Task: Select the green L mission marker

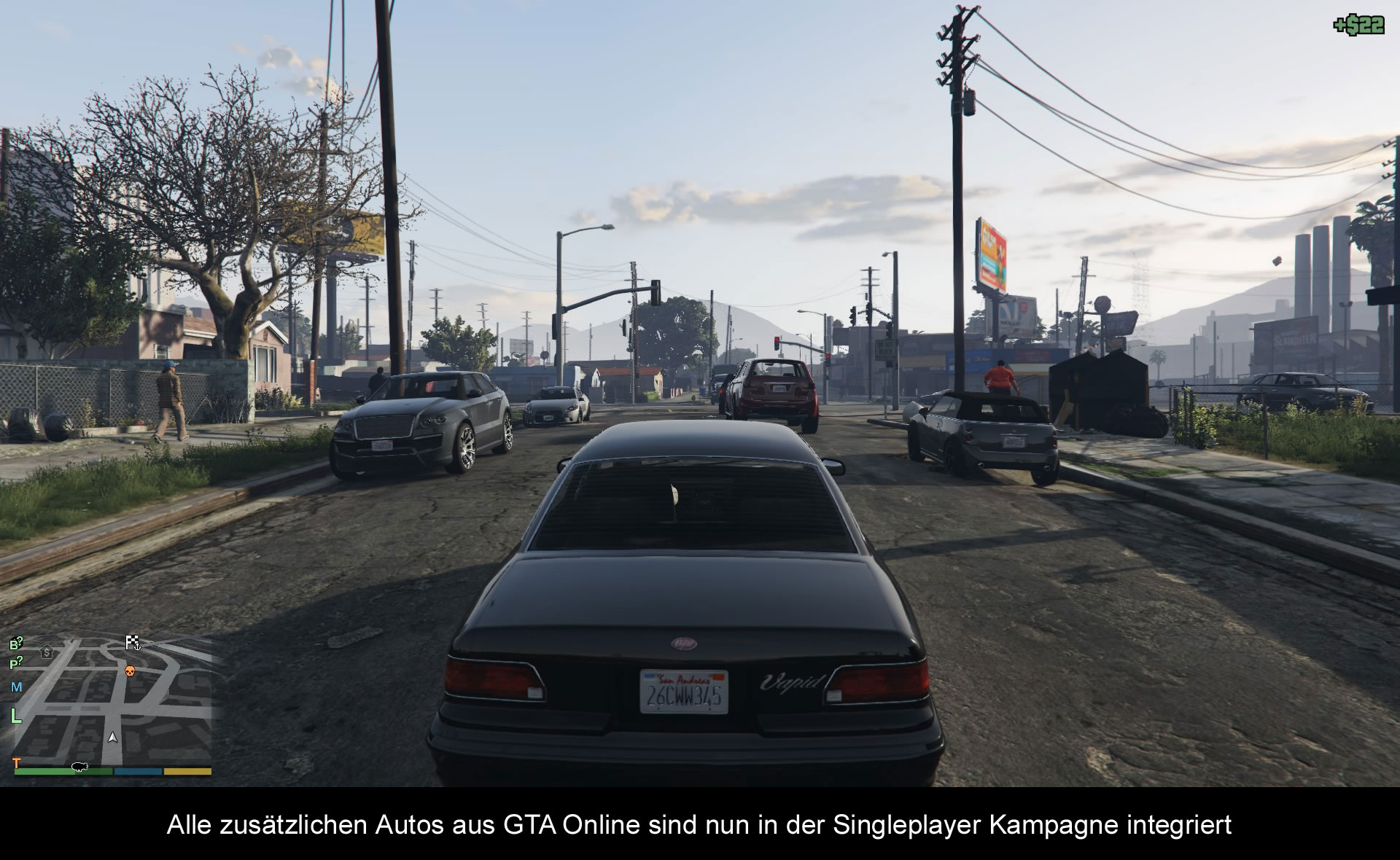Action: tap(16, 716)
